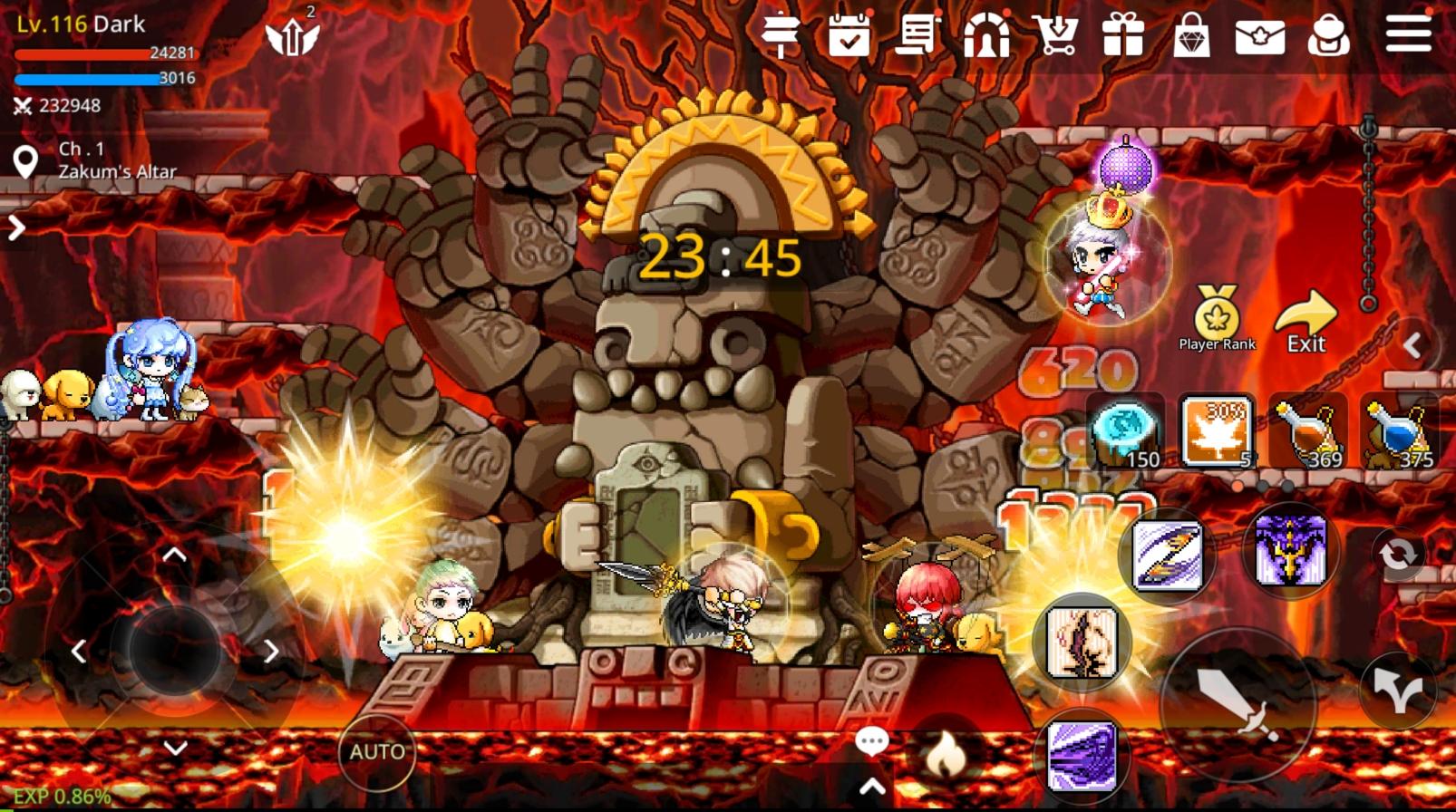This screenshot has width=1456, height=812.
Task: Swap skill set with the refresh button
Action: (1397, 554)
